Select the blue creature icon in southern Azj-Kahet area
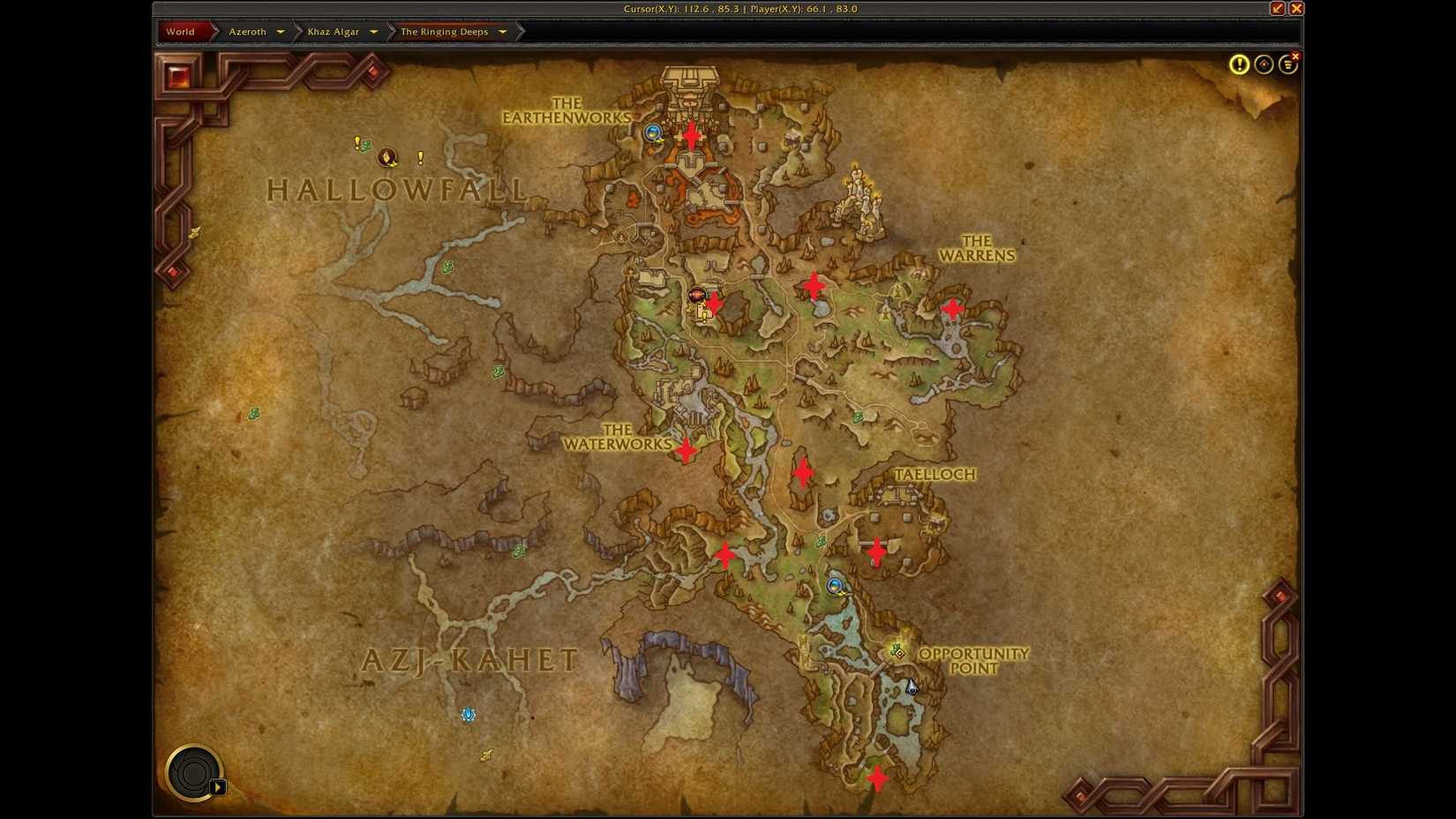1456x819 pixels. tap(468, 715)
